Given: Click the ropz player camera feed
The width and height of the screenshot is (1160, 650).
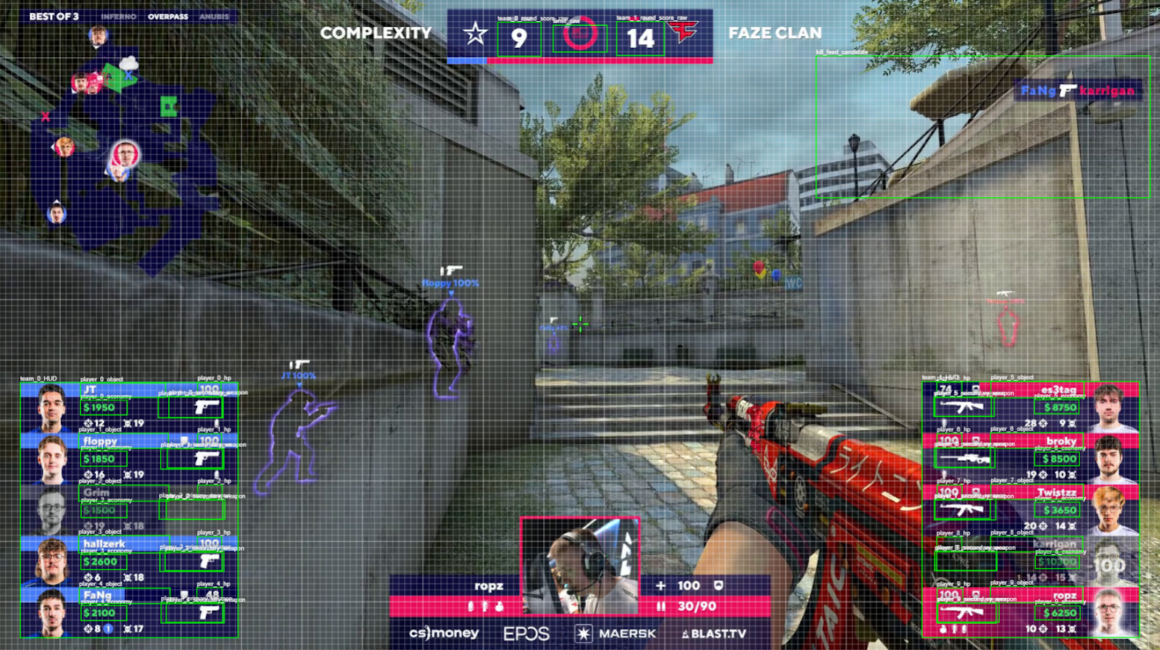Looking at the screenshot, I should (580, 566).
